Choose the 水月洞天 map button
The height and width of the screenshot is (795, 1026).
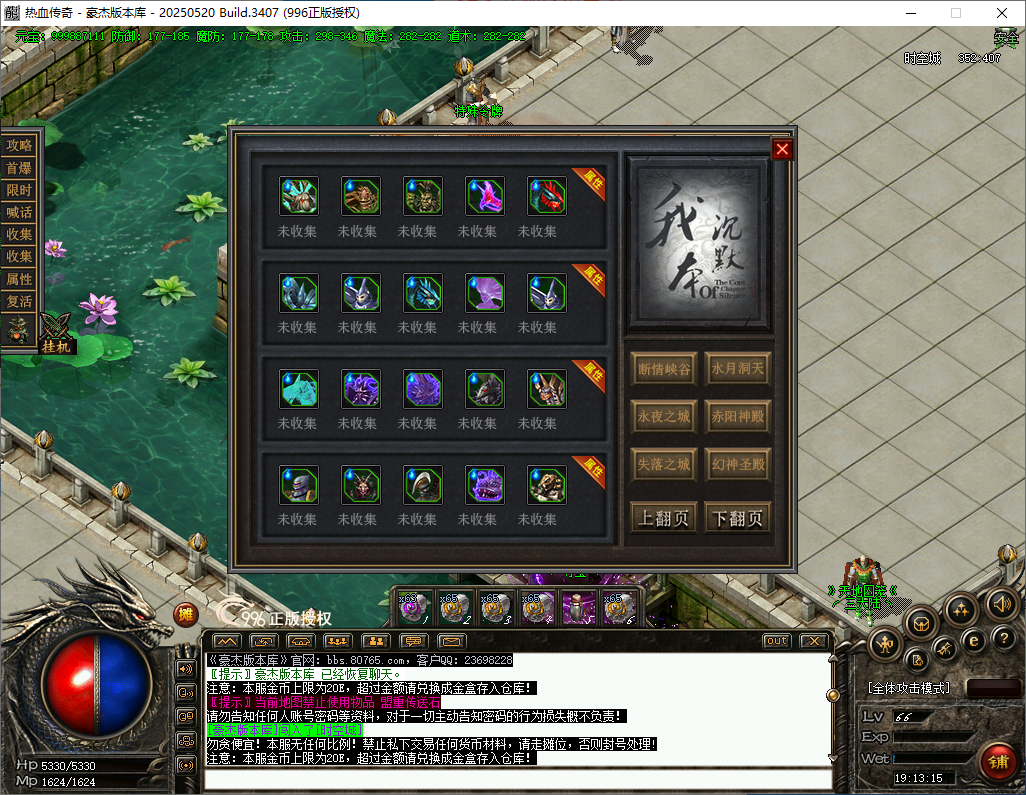[737, 369]
